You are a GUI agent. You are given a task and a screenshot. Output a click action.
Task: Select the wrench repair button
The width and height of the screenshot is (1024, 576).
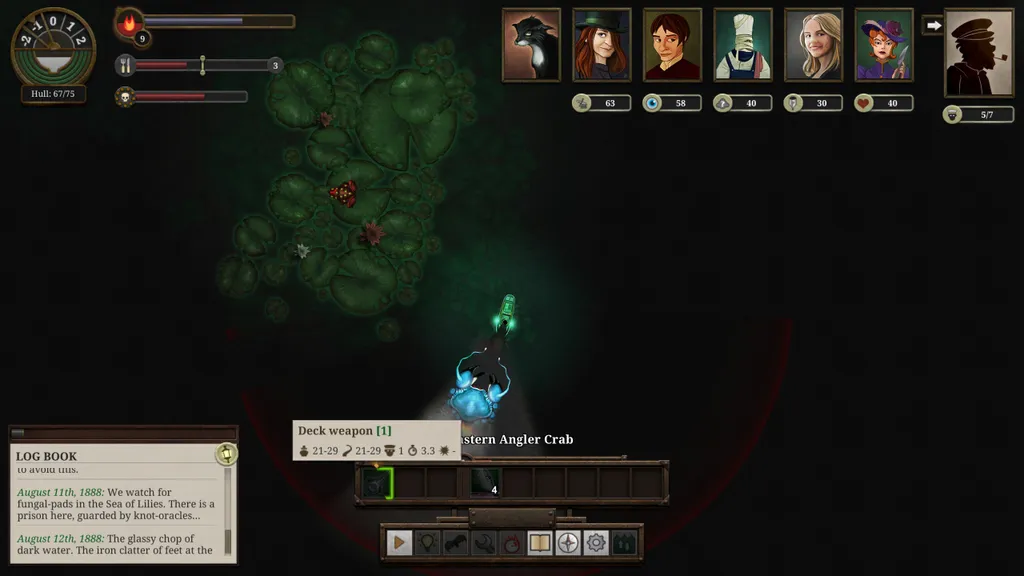click(483, 543)
